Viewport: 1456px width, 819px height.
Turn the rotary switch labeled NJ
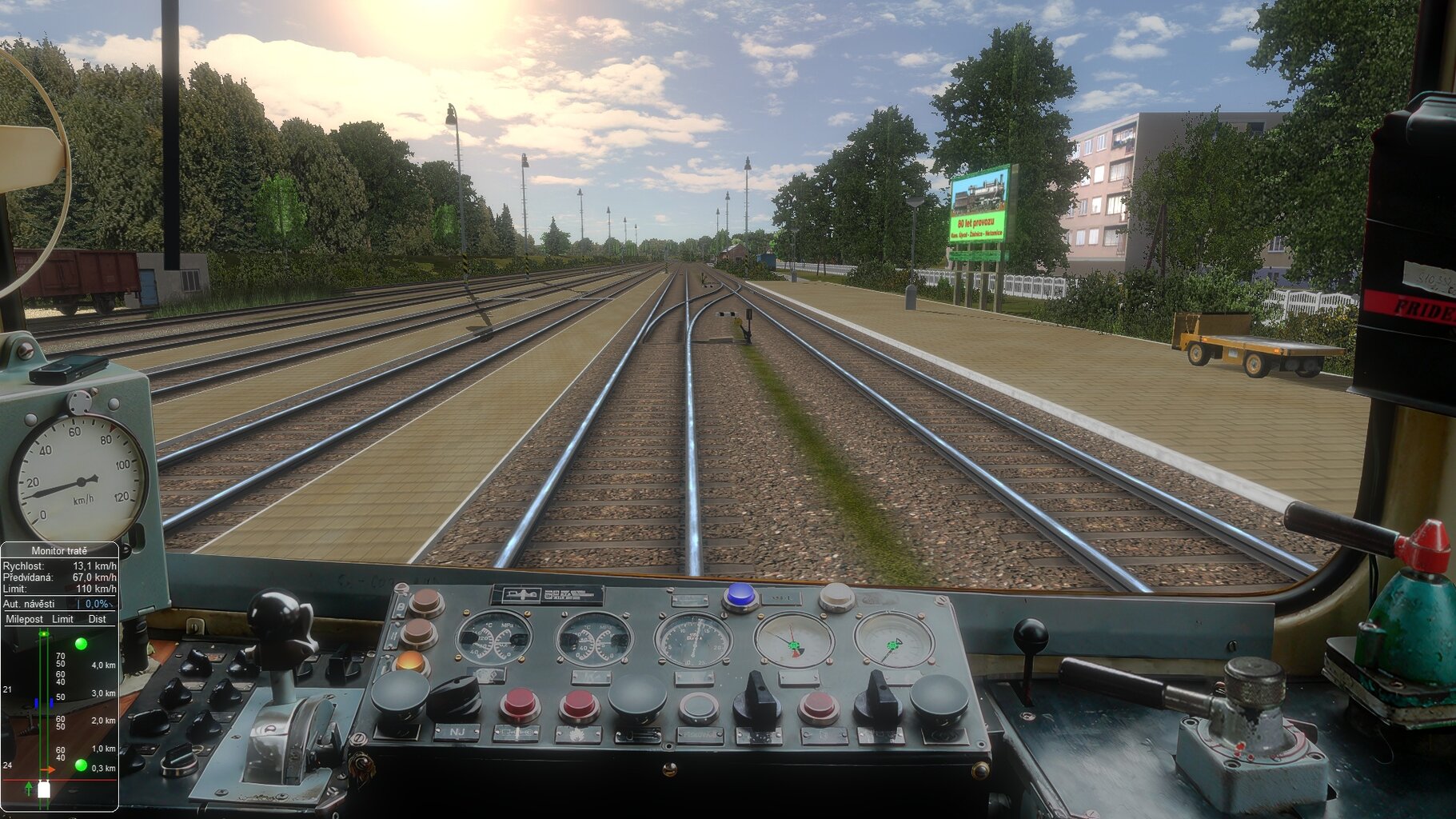[x=454, y=697]
